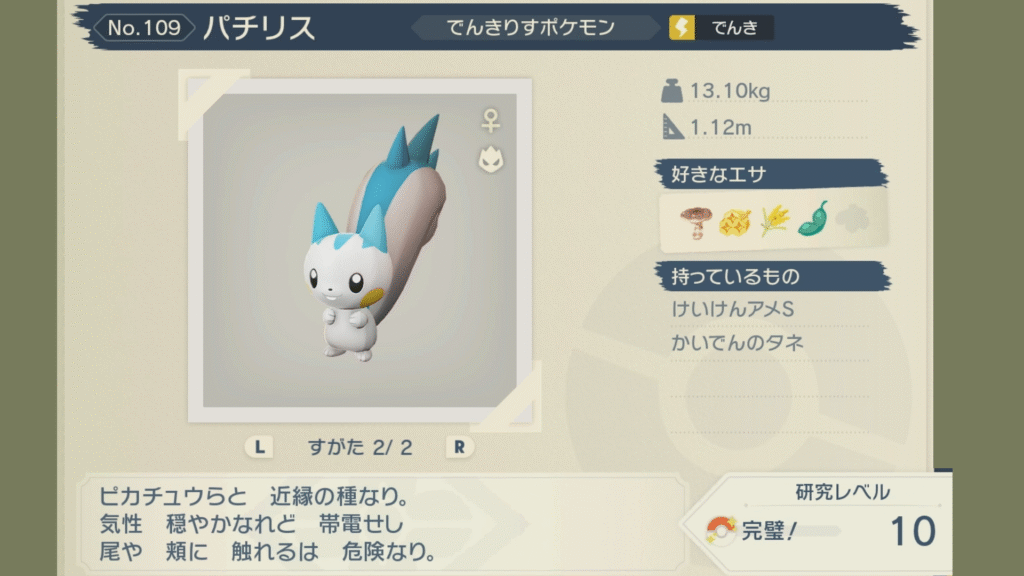Viewport: 1024px width, 576px height.
Task: Click the でんき type badge
Action: coord(721,28)
